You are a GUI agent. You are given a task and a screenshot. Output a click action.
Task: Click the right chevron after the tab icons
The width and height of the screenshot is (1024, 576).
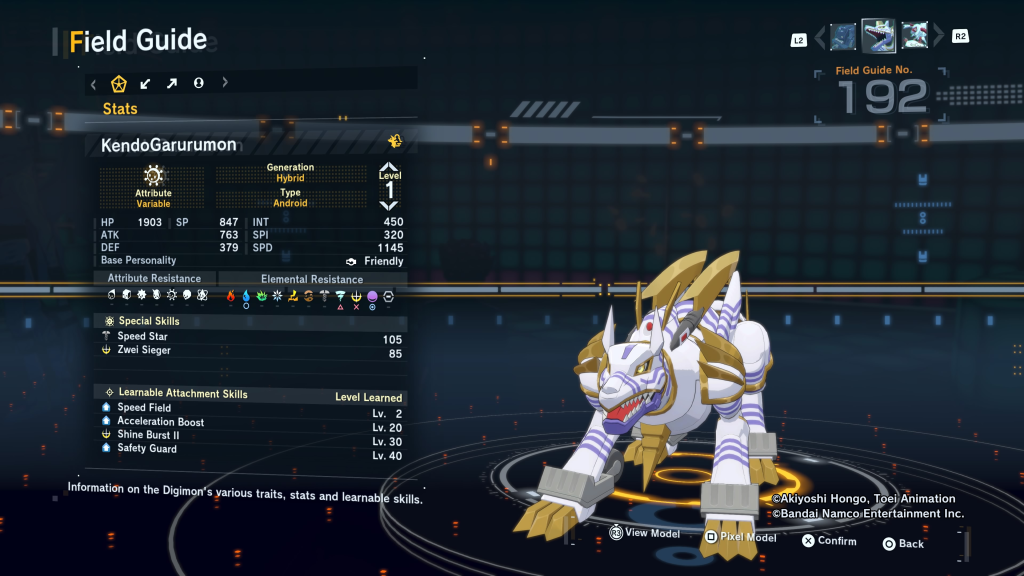click(x=225, y=83)
